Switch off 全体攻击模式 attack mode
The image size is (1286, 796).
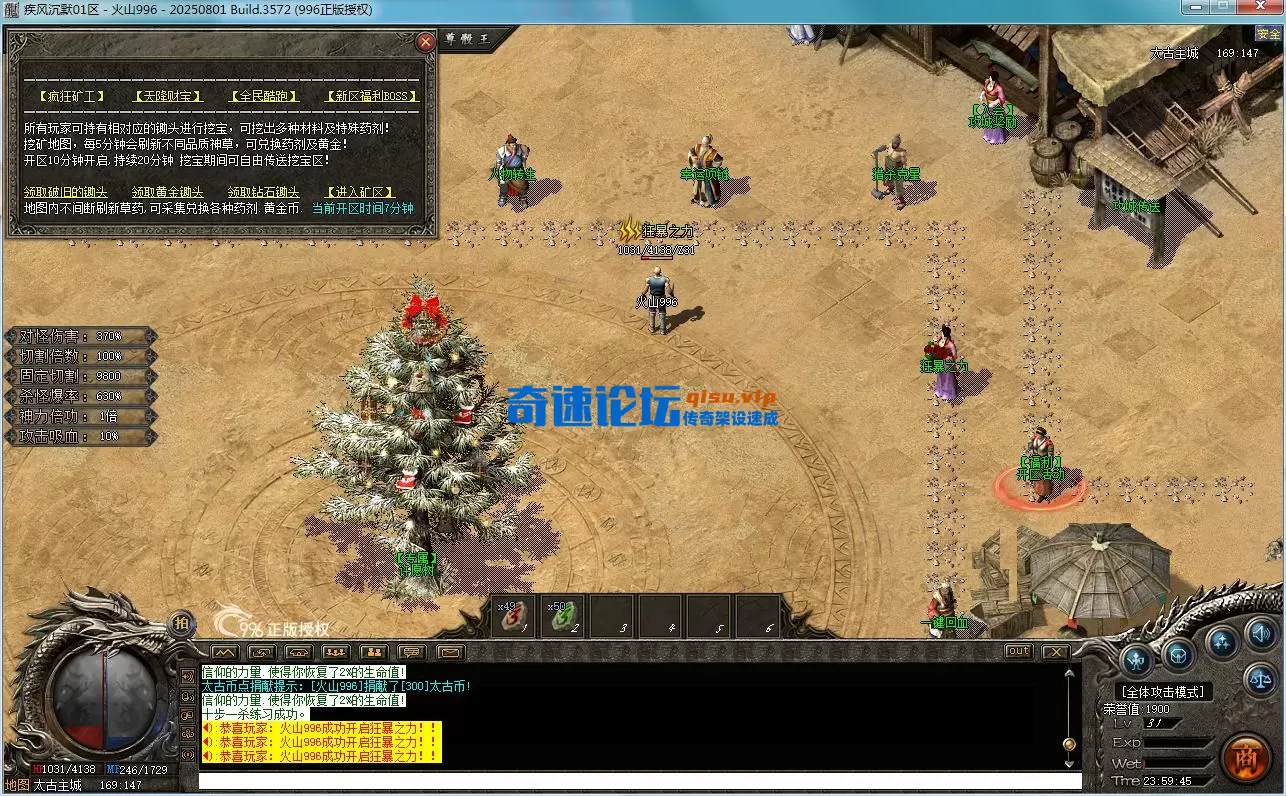point(1163,691)
